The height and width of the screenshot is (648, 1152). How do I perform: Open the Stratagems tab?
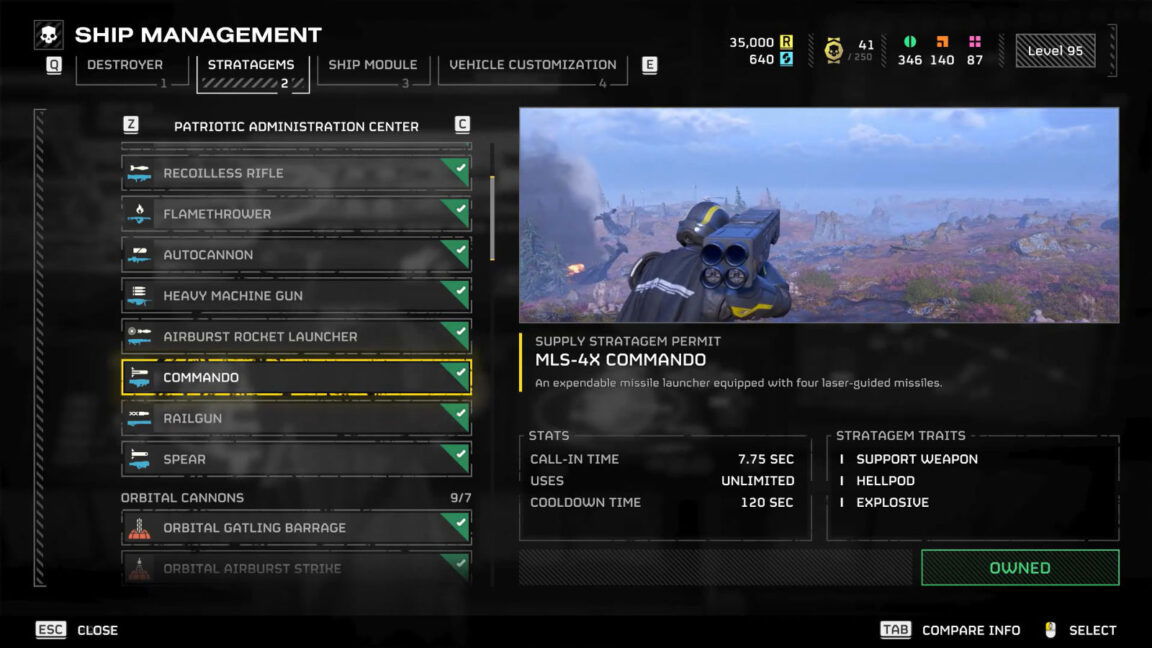251,65
